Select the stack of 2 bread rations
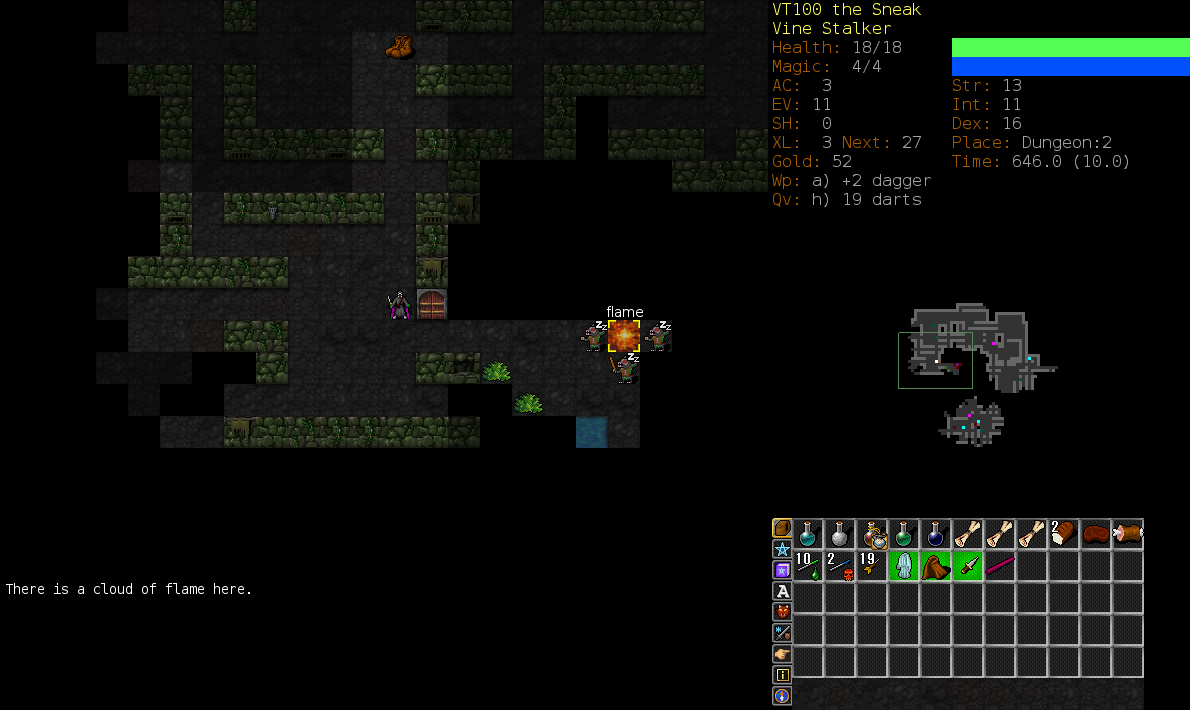The height and width of the screenshot is (710, 1190). [1064, 534]
